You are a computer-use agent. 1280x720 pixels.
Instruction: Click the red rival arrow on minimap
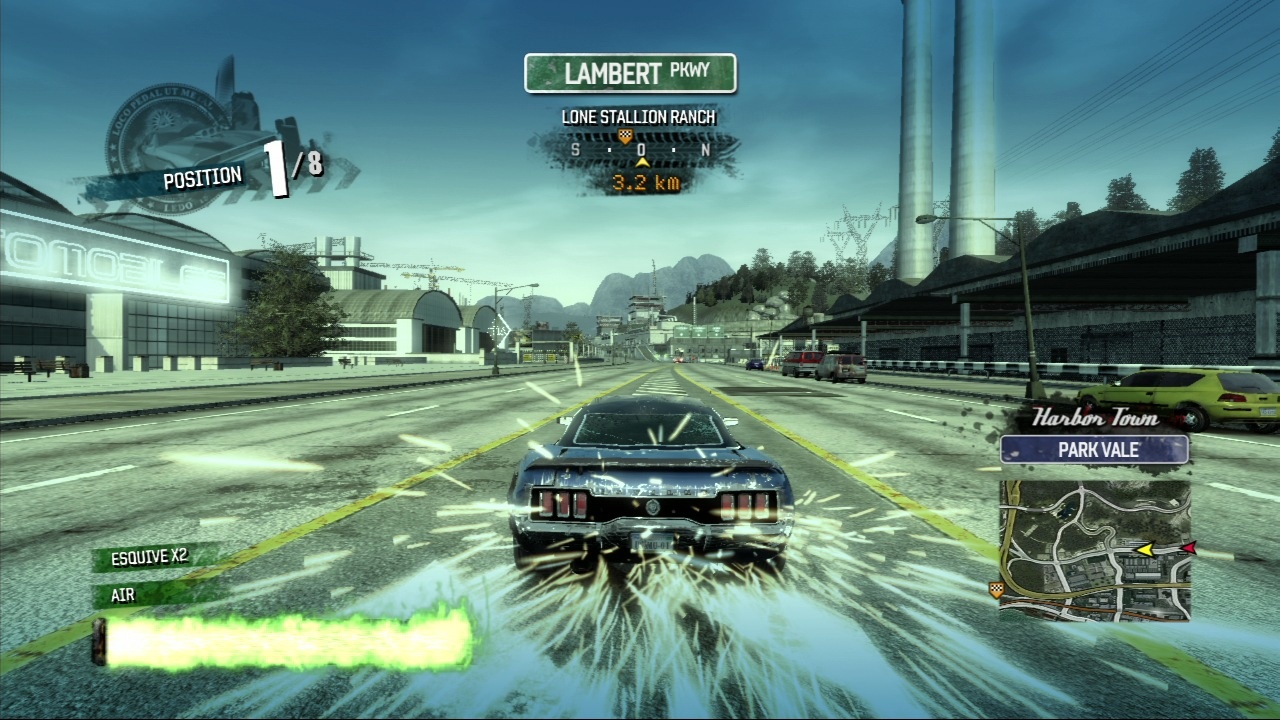pyautogui.click(x=1188, y=548)
